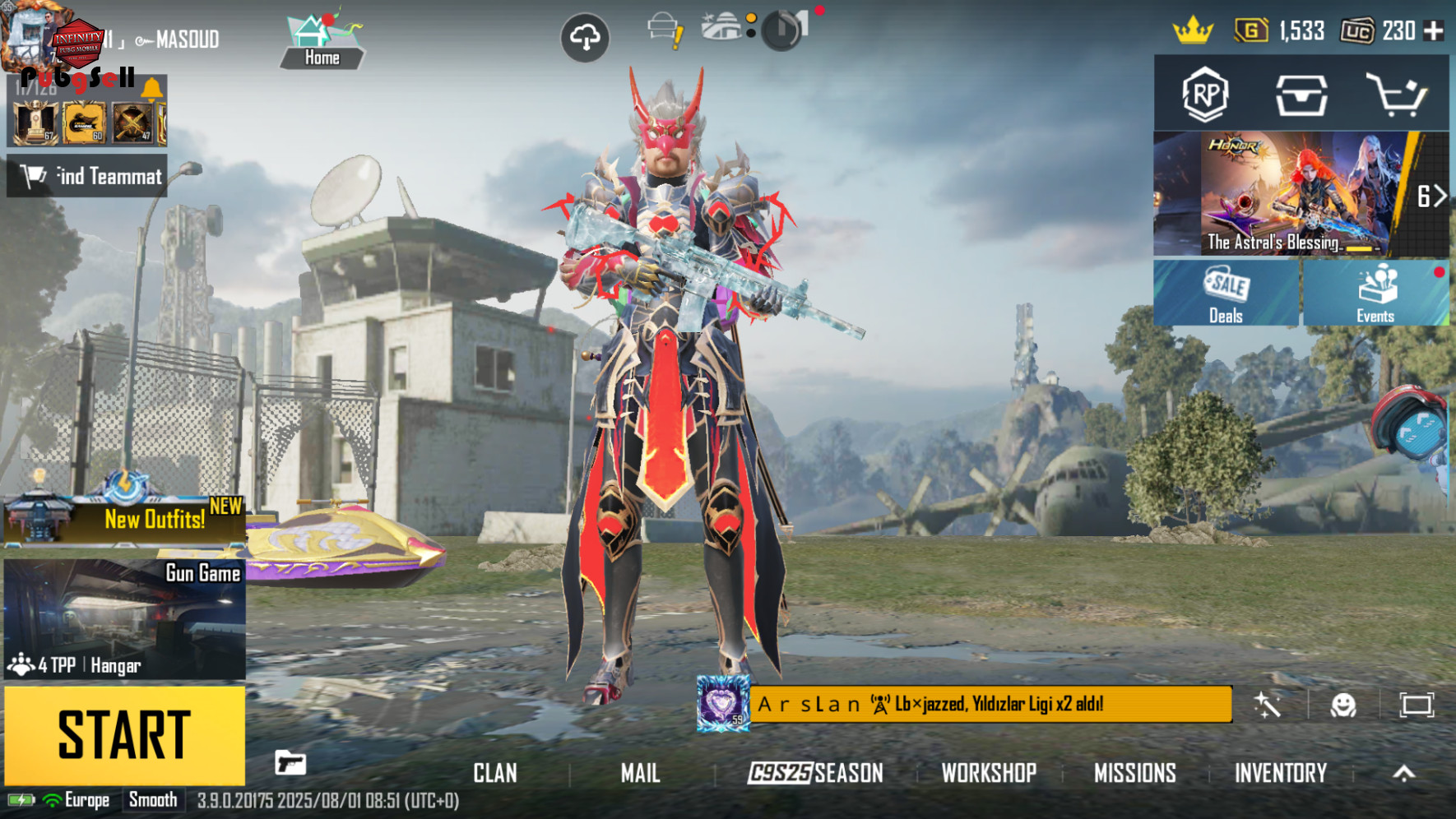Expand the bottom menu with the up arrow

coord(1403,773)
